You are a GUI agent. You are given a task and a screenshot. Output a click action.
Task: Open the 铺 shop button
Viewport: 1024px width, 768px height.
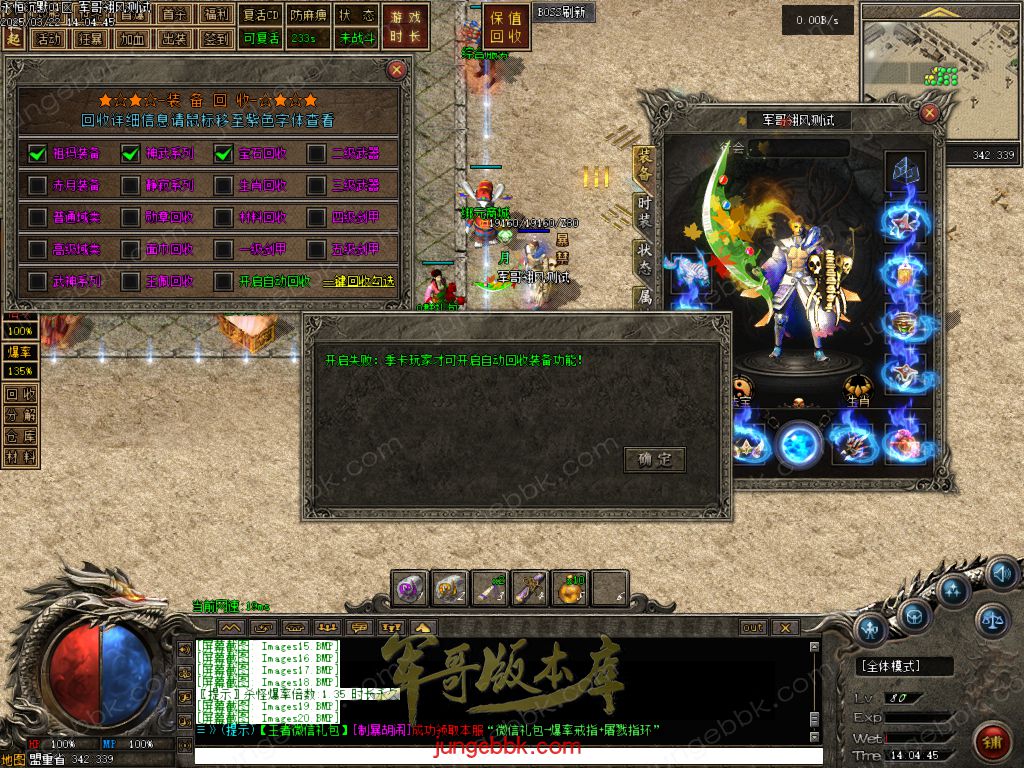coord(992,741)
